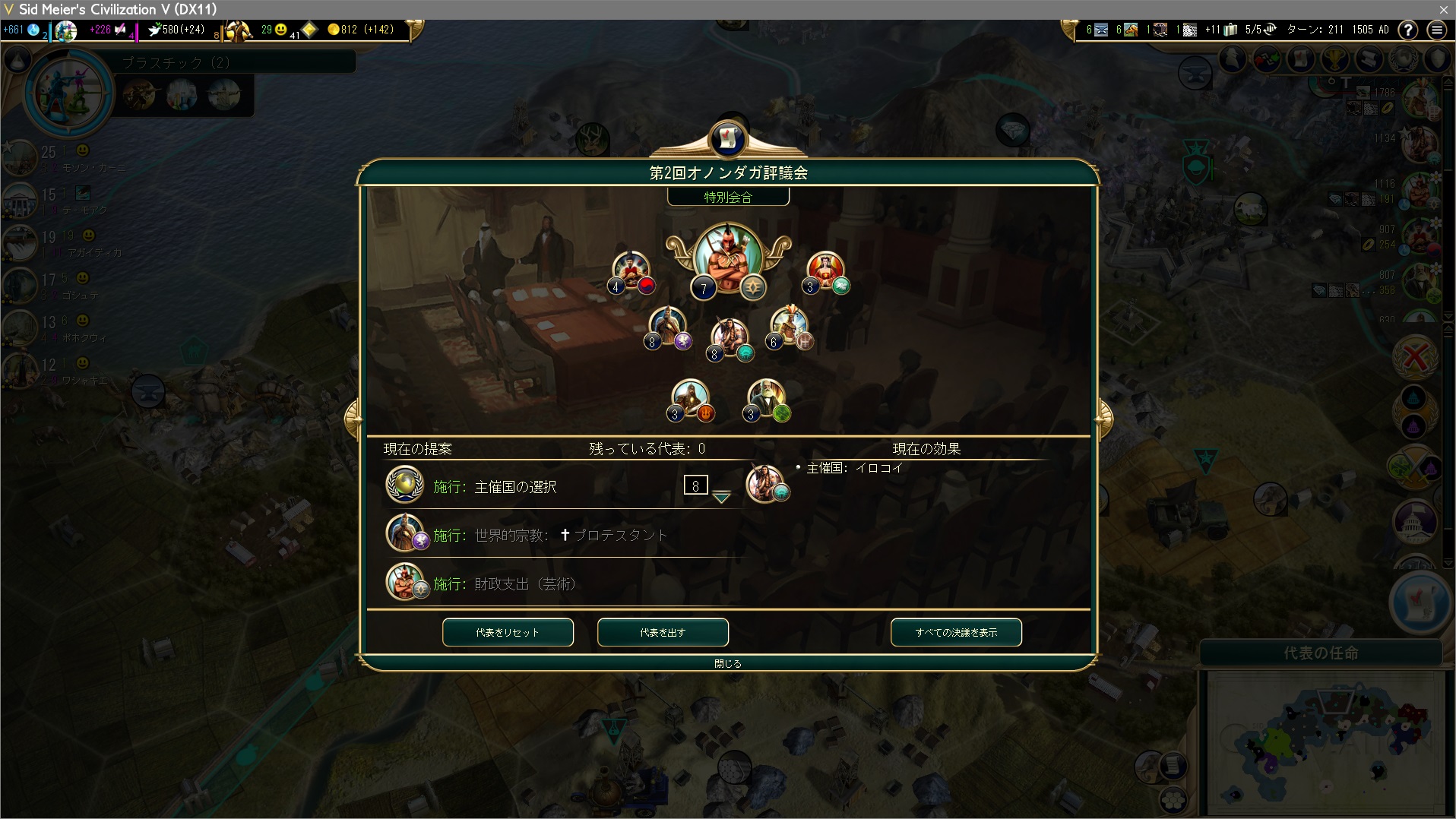The image size is (1456, 819).
Task: Submit votes with 代表を出す button
Action: (x=663, y=632)
